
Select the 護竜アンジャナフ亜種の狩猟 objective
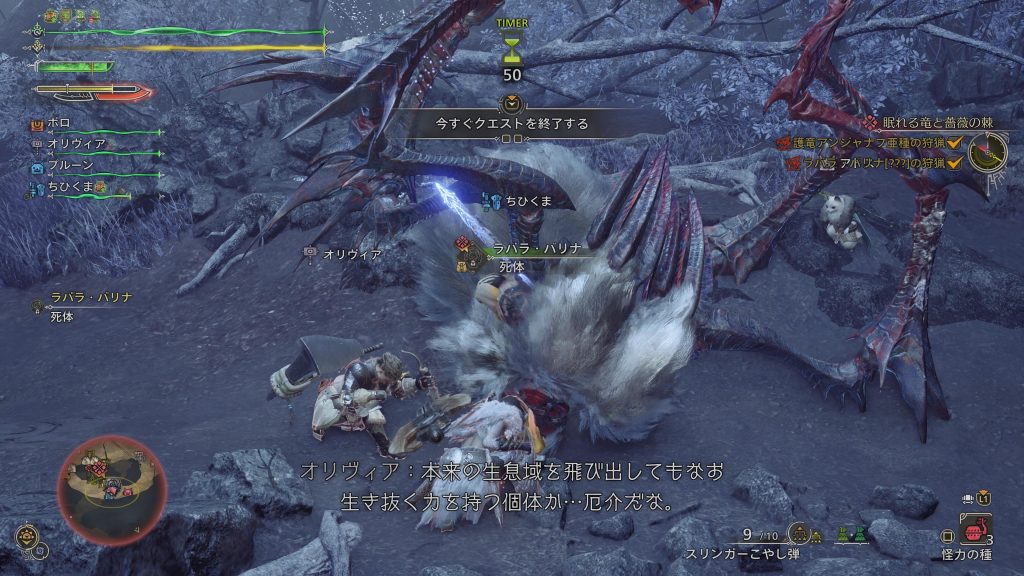pyautogui.click(x=866, y=143)
